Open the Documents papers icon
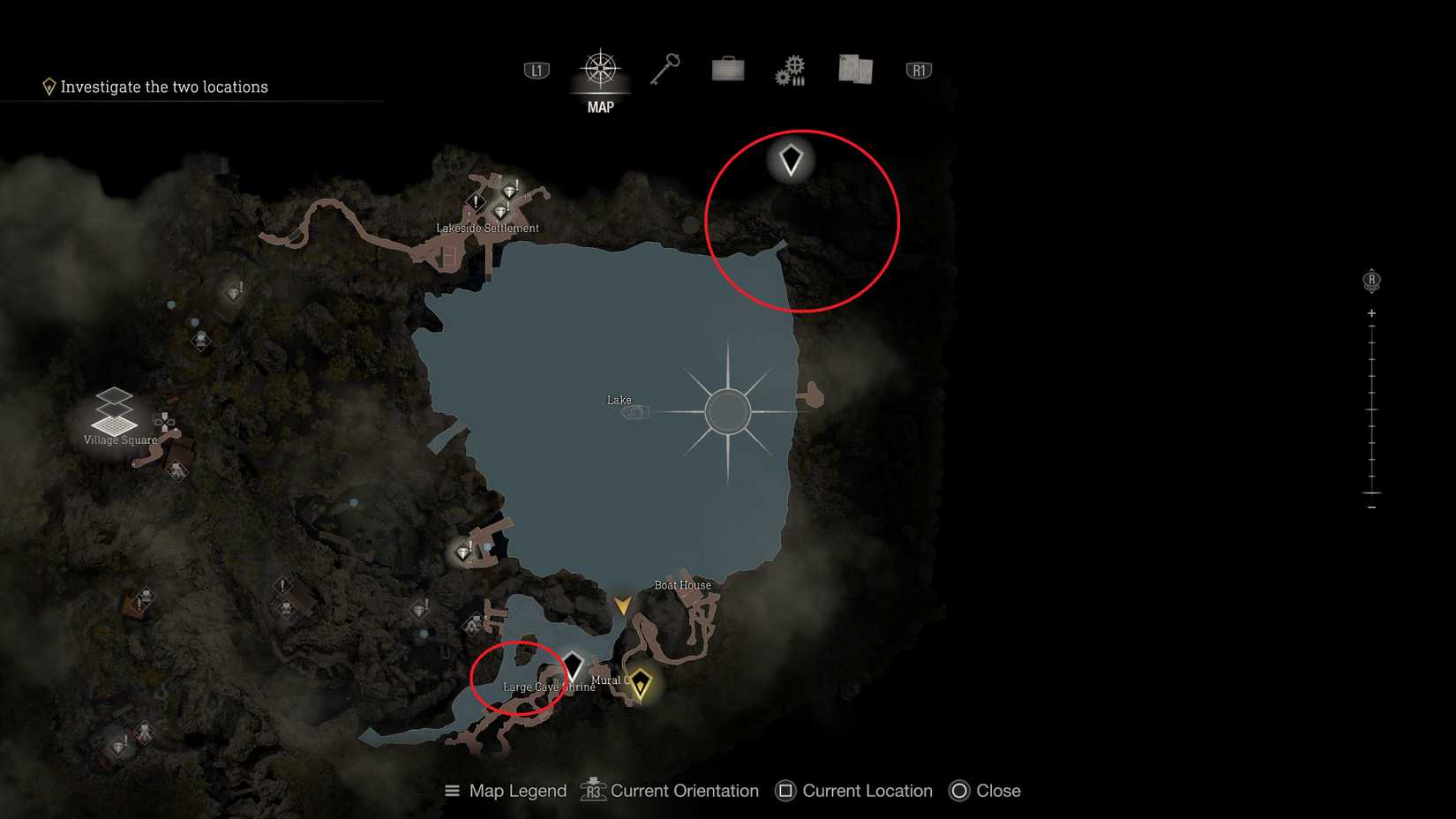This screenshot has width=1456, height=819. coord(853,69)
